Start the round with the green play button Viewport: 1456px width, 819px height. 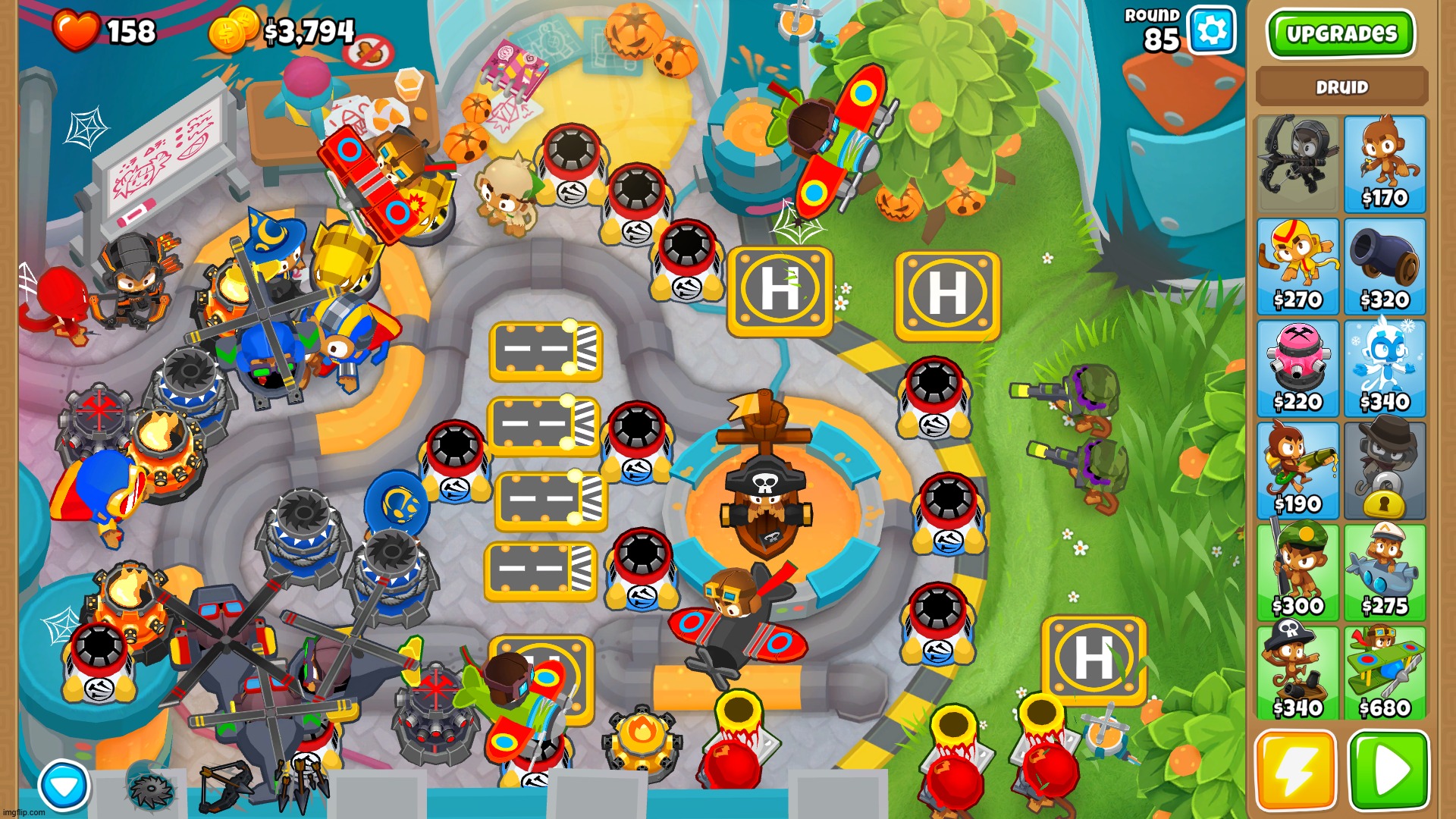1389,770
